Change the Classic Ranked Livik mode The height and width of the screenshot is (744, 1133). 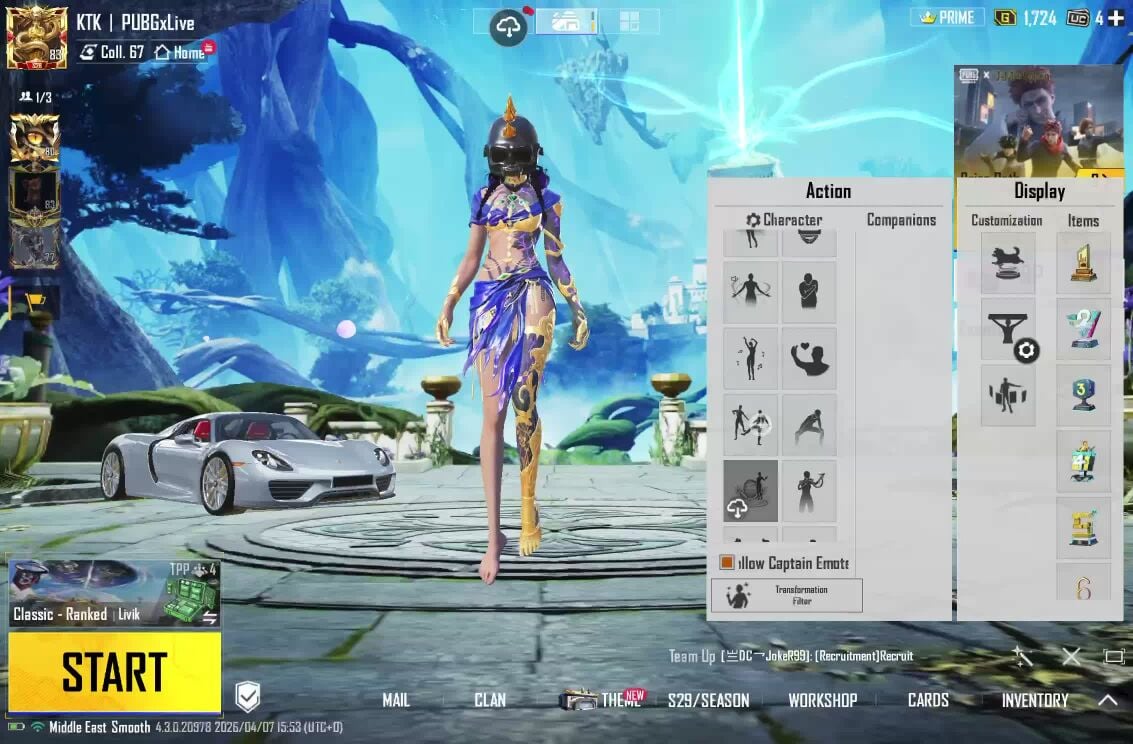point(114,594)
